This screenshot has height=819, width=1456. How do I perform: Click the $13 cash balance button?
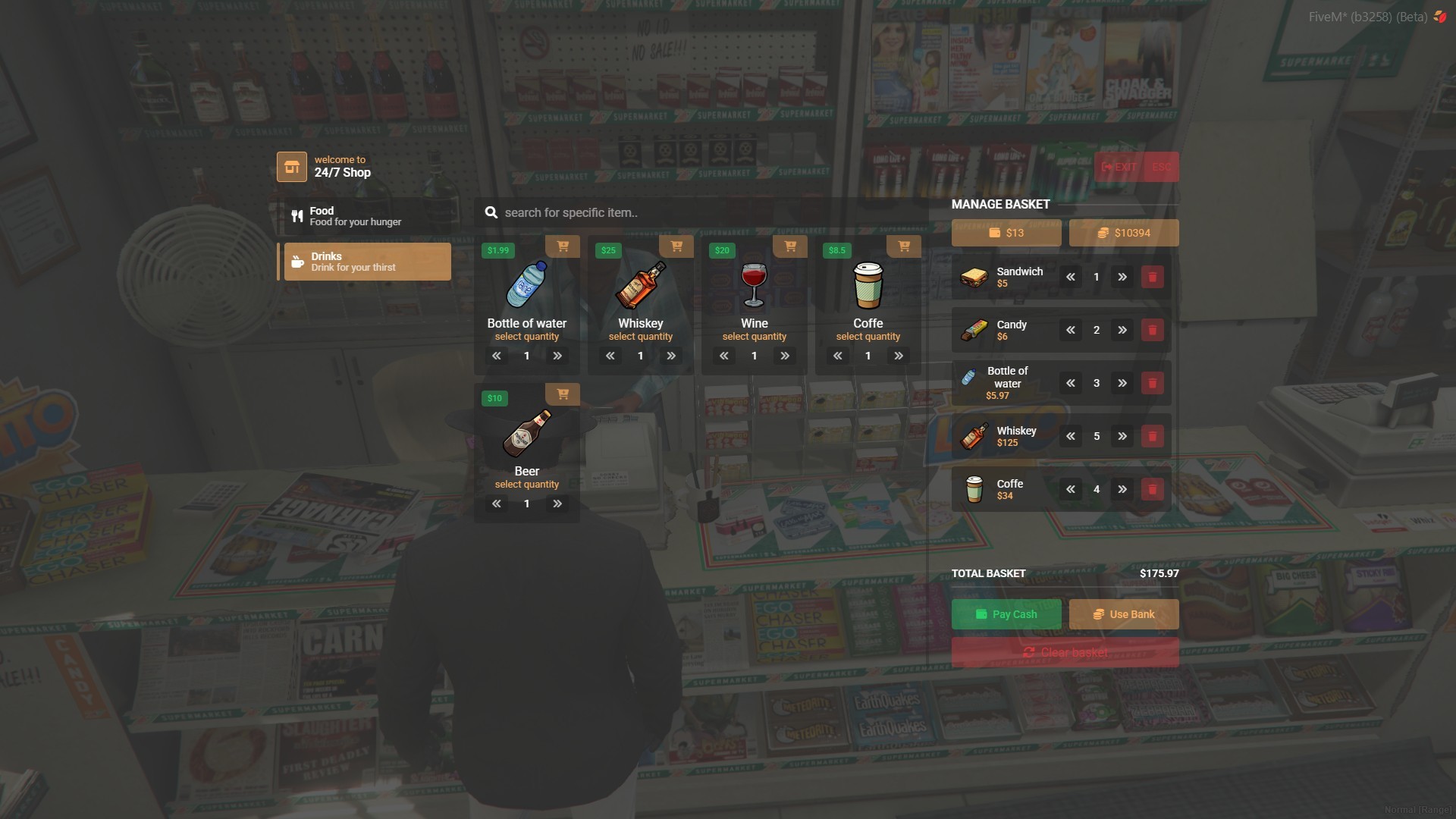1006,233
